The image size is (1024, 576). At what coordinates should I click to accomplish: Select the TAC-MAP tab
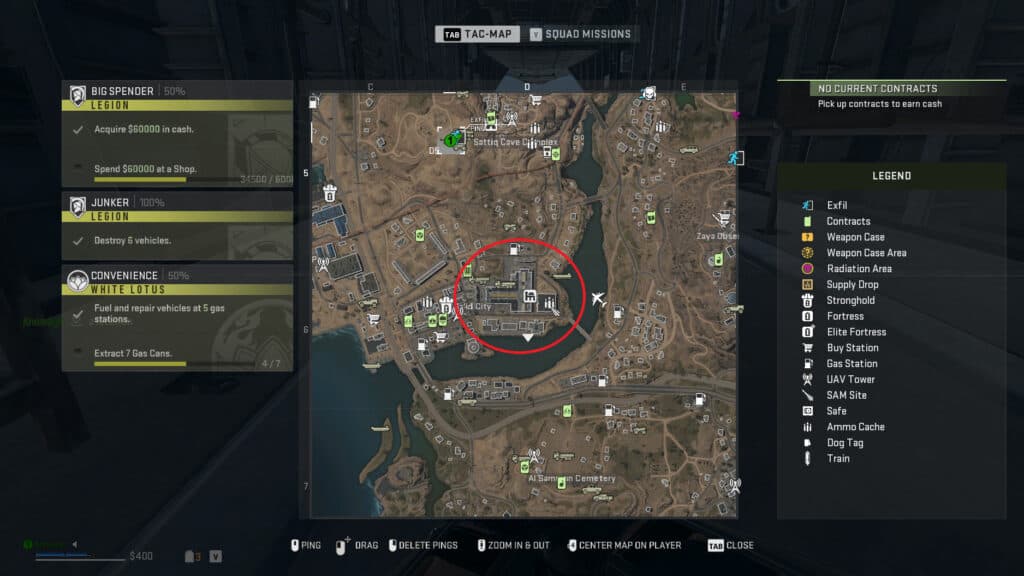[478, 34]
